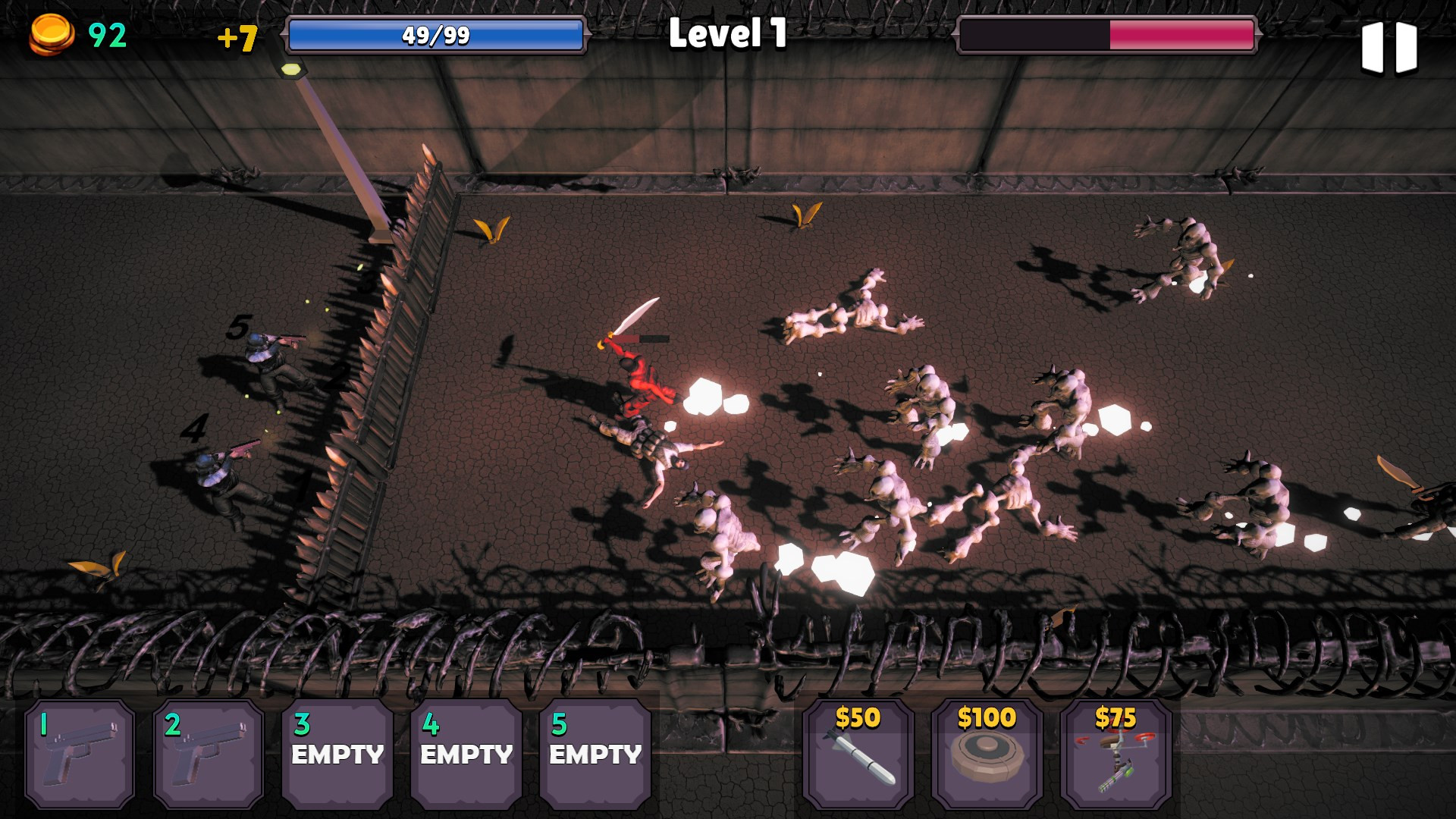Screen dimensions: 1456x819
Task: Choose empty weapon slot 4
Action: coord(466,754)
